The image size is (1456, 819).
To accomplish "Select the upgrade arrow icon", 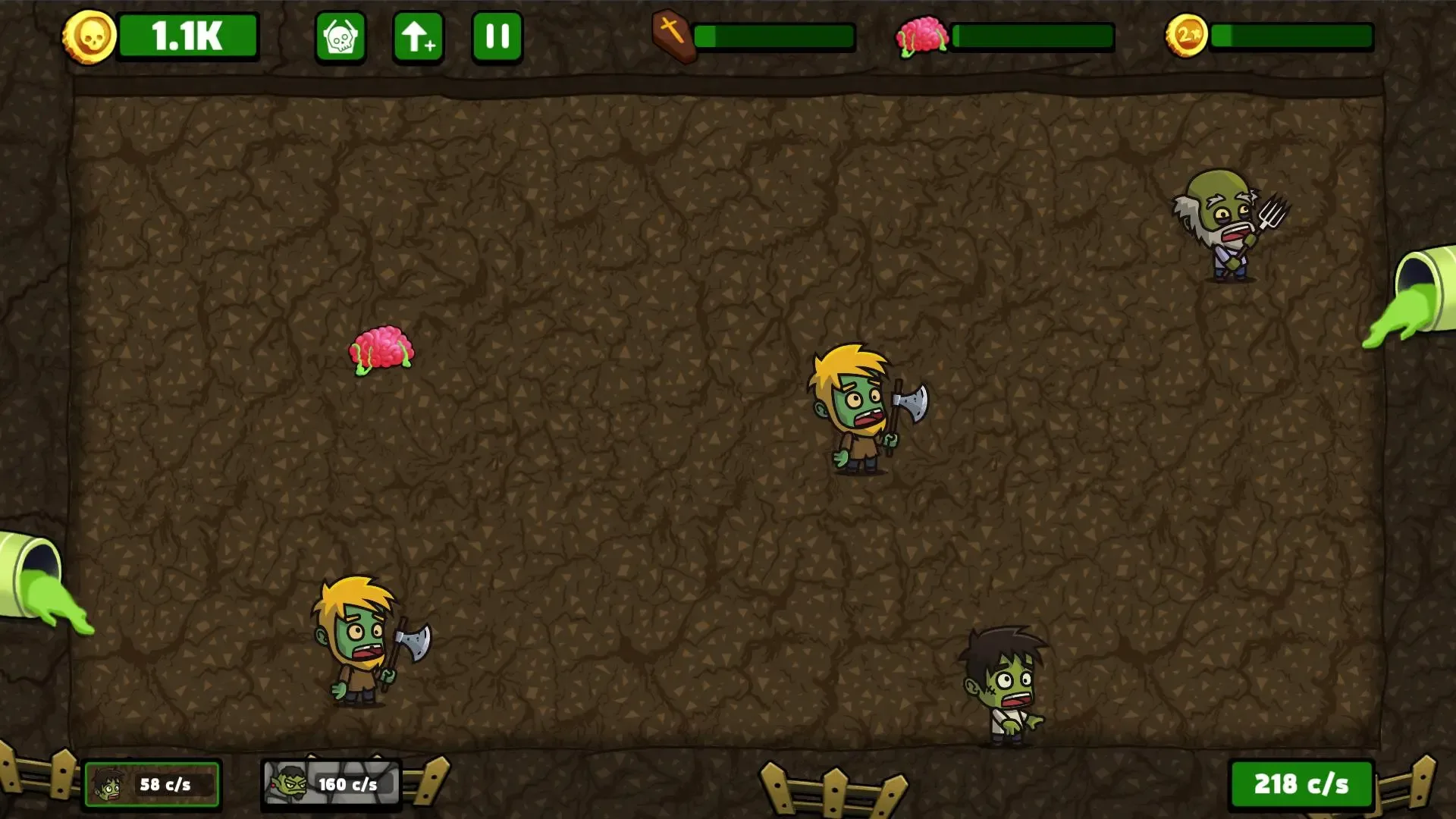I will 418,36.
